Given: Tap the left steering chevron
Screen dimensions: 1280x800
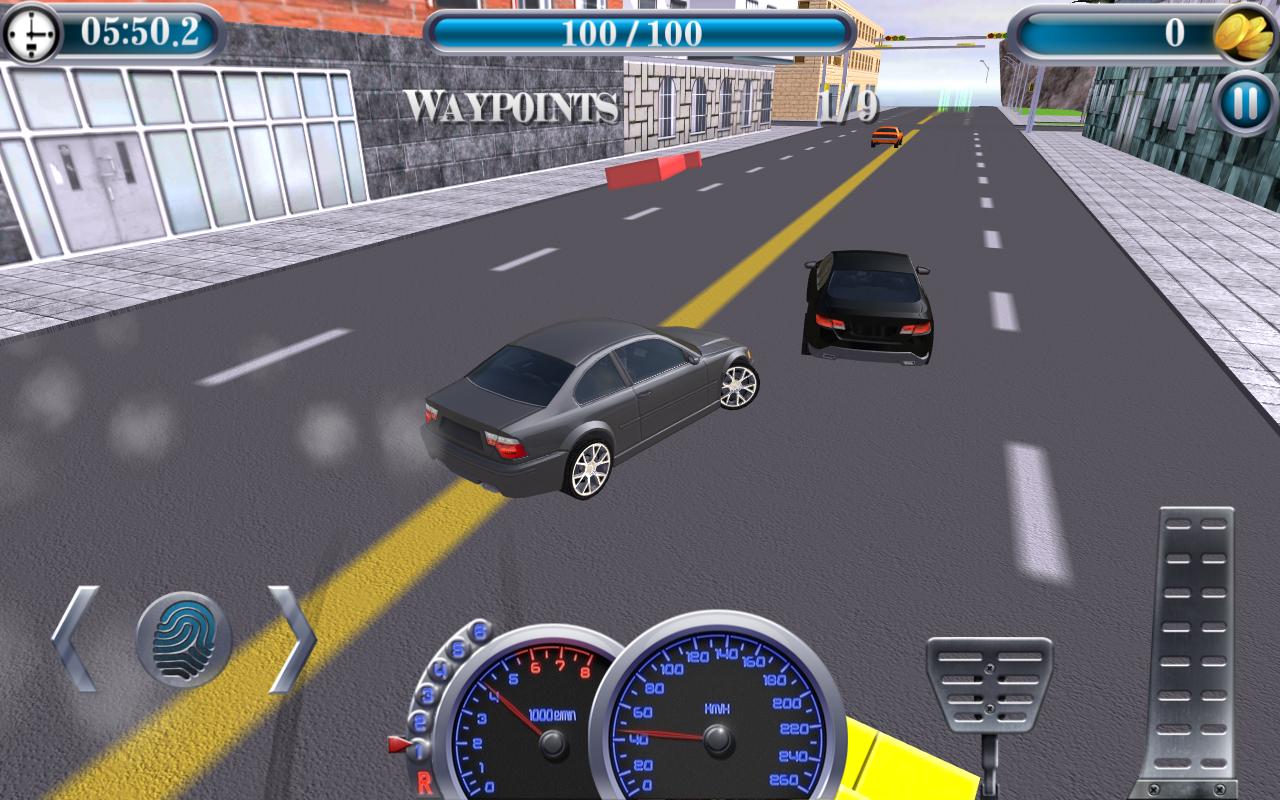Looking at the screenshot, I should pyautogui.click(x=75, y=640).
